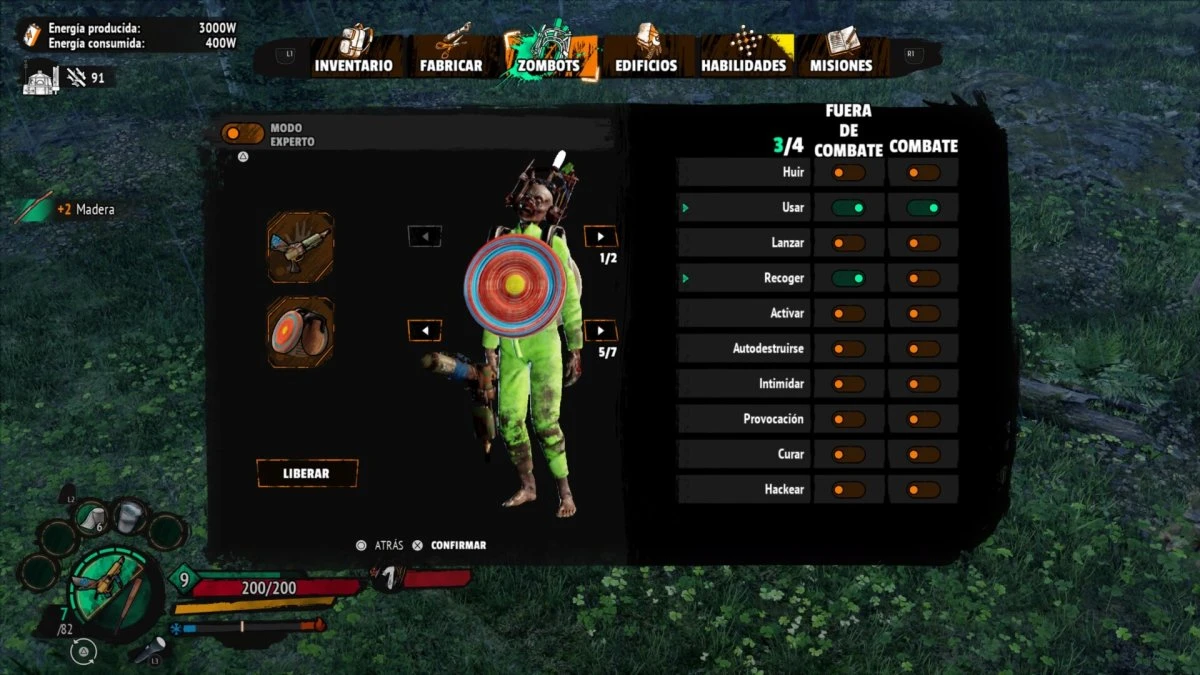Open the Inventario tab

[x=353, y=56]
